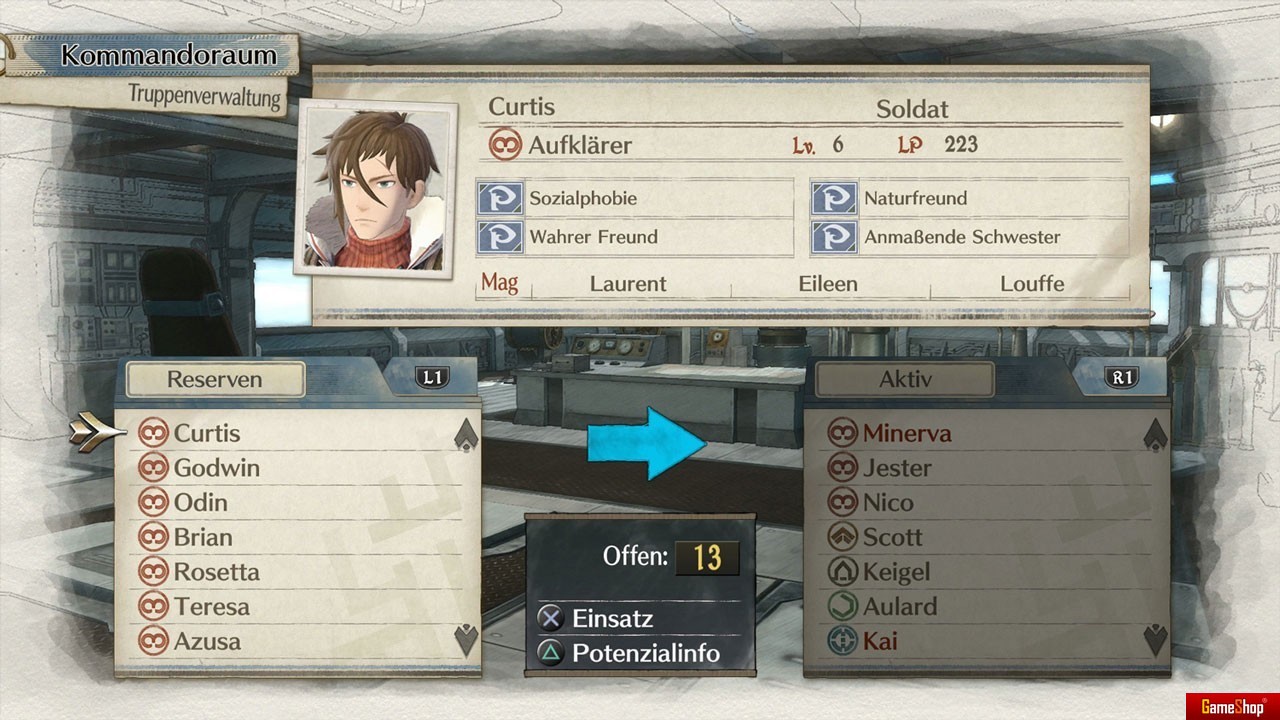View the Naturfreund potential
This screenshot has height=720, width=1280.
(x=915, y=198)
